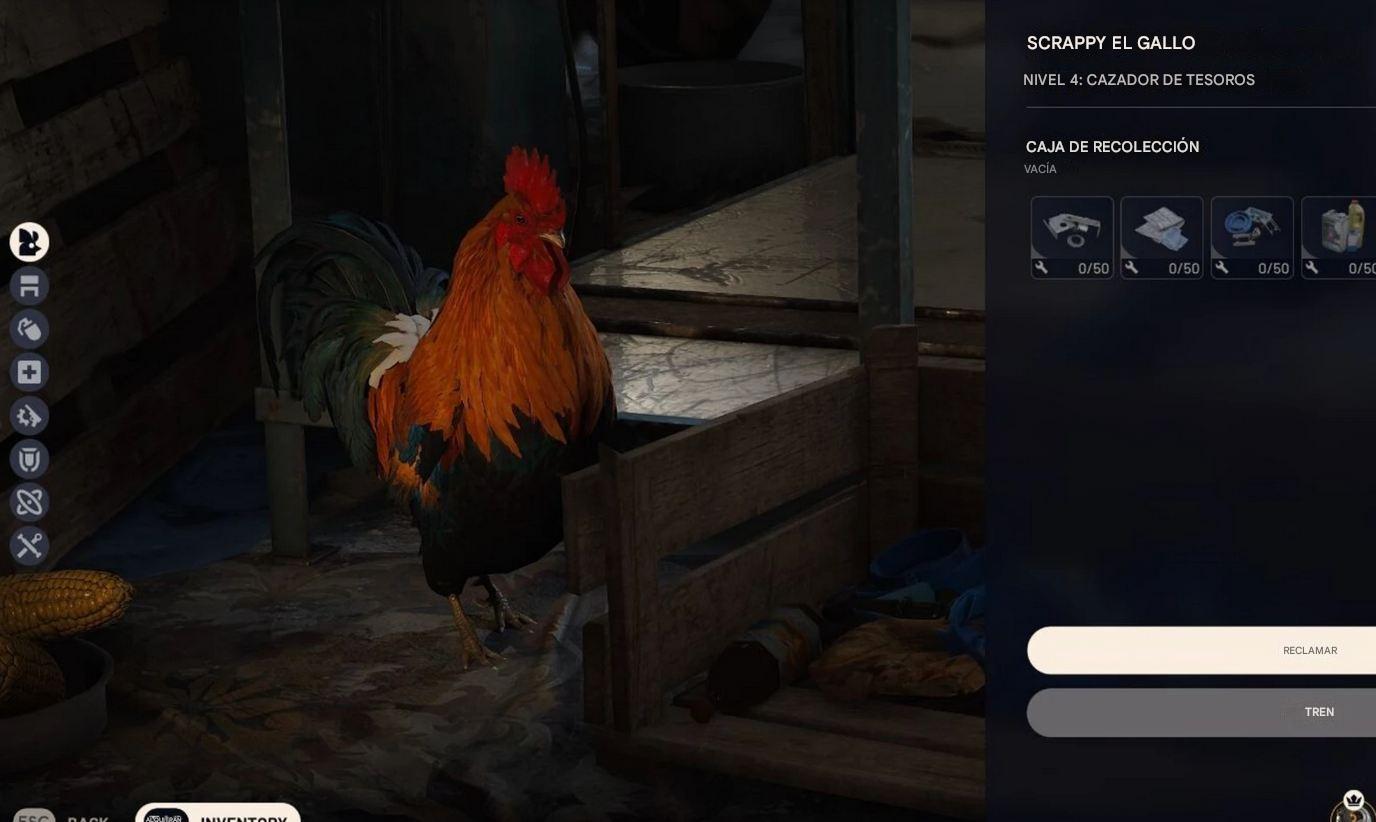This screenshot has height=822, width=1376.
Task: Open the grenade and arrow tab
Action: tap(29, 329)
